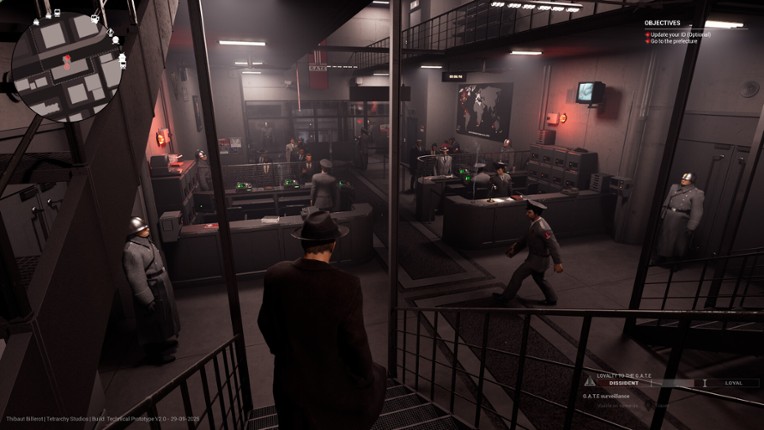Click the loyalty warning triangle icon
The width and height of the screenshot is (764, 430).
pyautogui.click(x=589, y=382)
